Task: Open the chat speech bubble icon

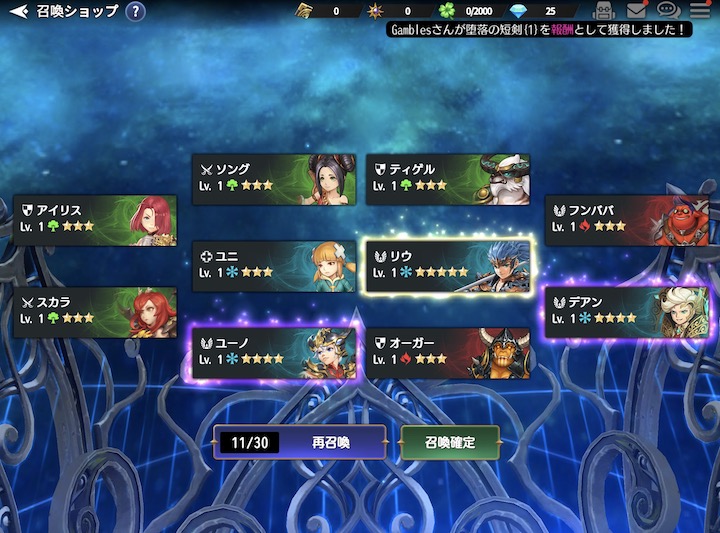Action: coord(668,11)
